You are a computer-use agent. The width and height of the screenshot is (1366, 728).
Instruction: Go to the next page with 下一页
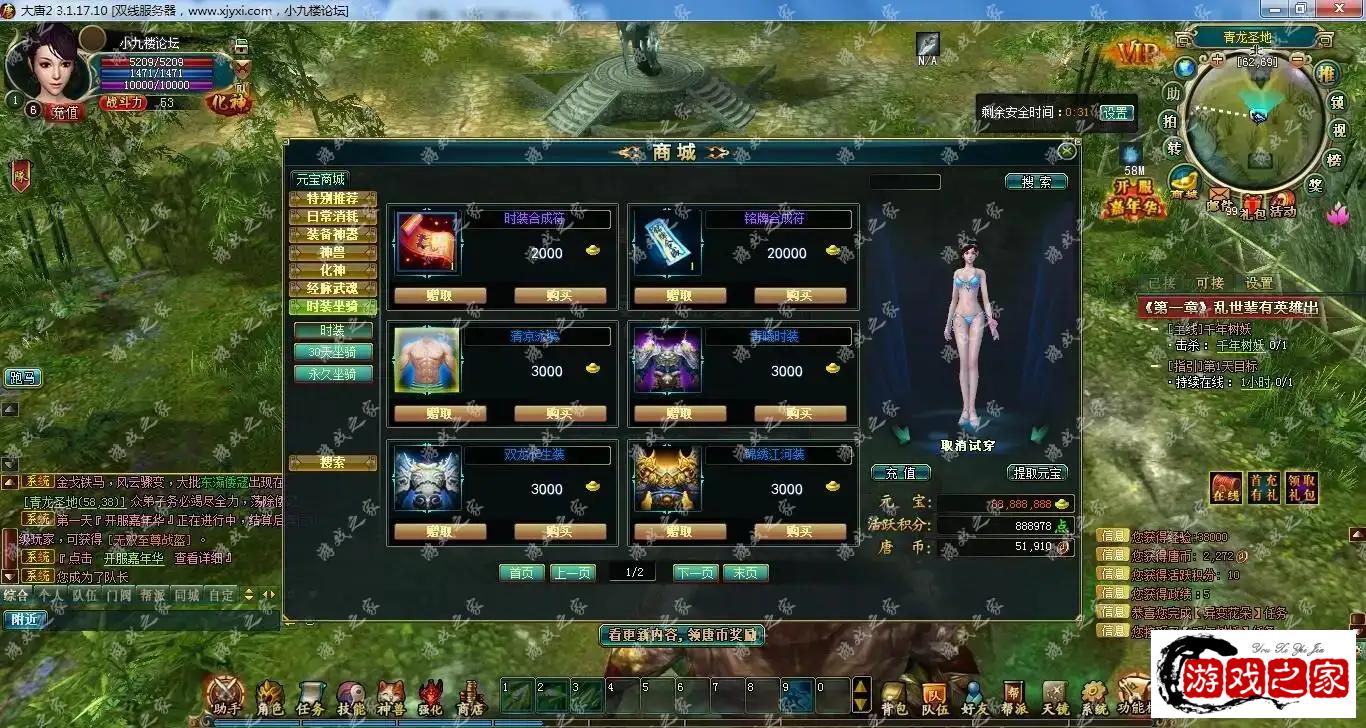coord(696,573)
